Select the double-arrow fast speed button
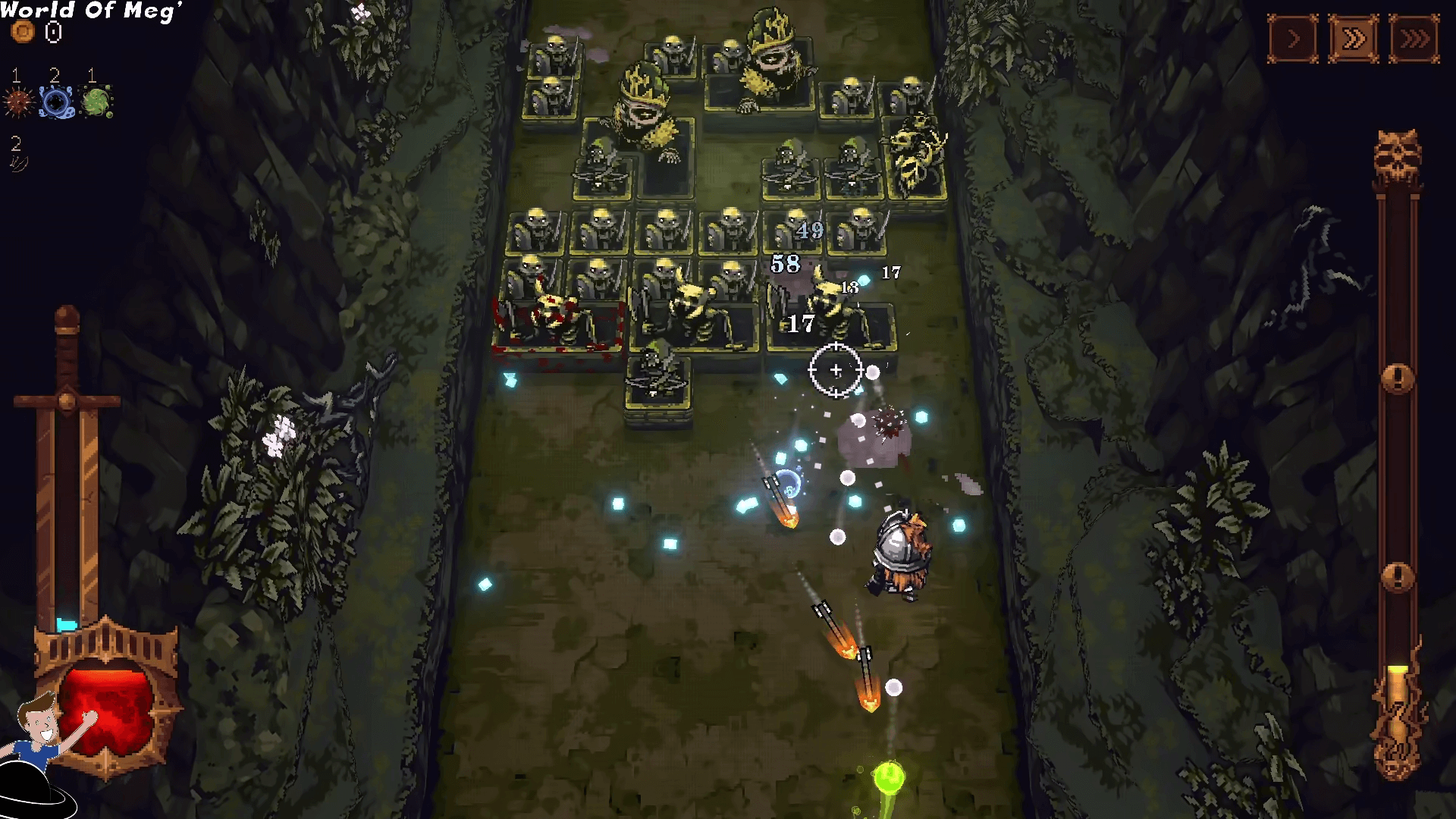The image size is (1456, 819). pyautogui.click(x=1354, y=39)
